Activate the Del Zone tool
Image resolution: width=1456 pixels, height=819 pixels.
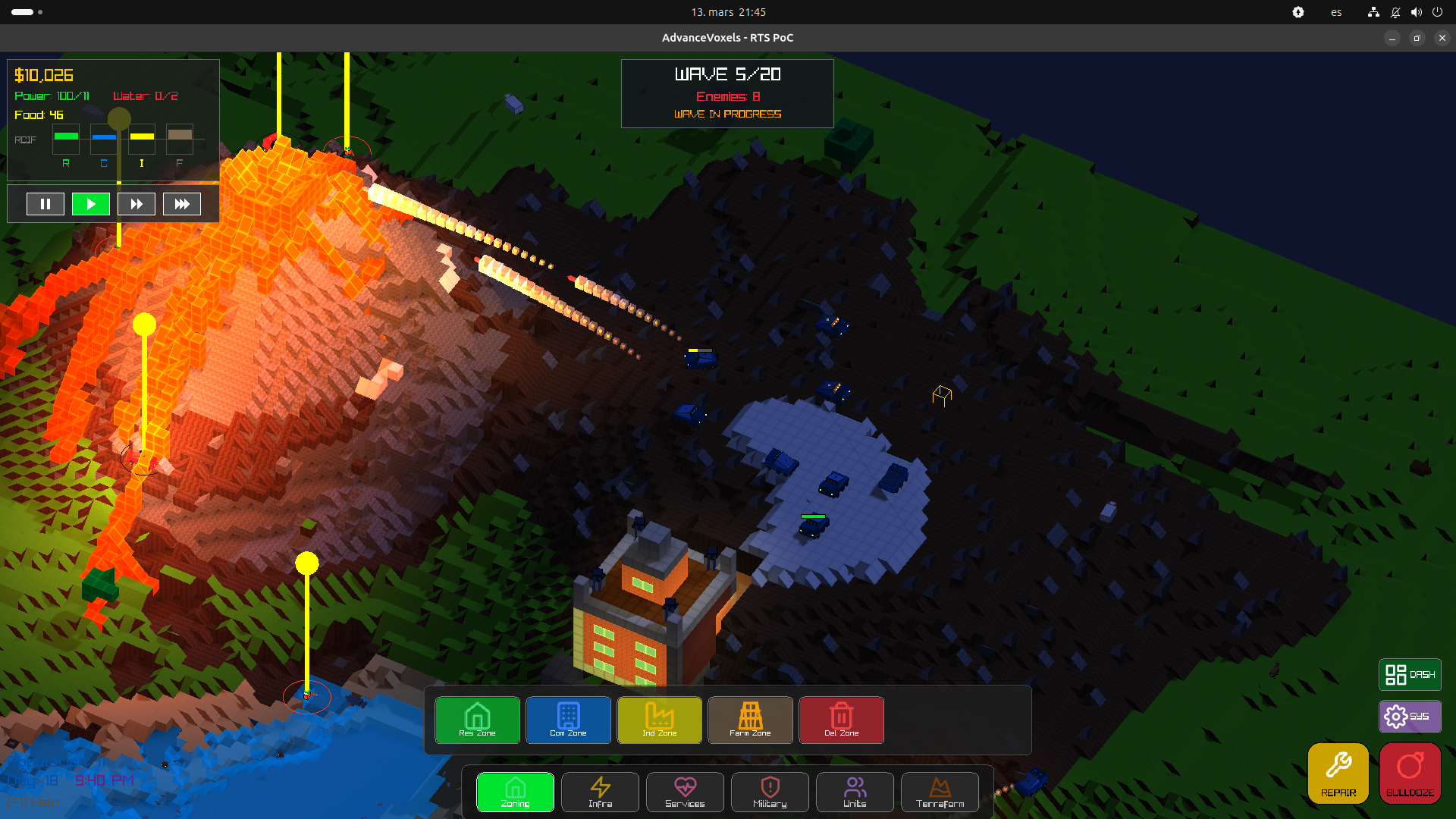(x=842, y=720)
